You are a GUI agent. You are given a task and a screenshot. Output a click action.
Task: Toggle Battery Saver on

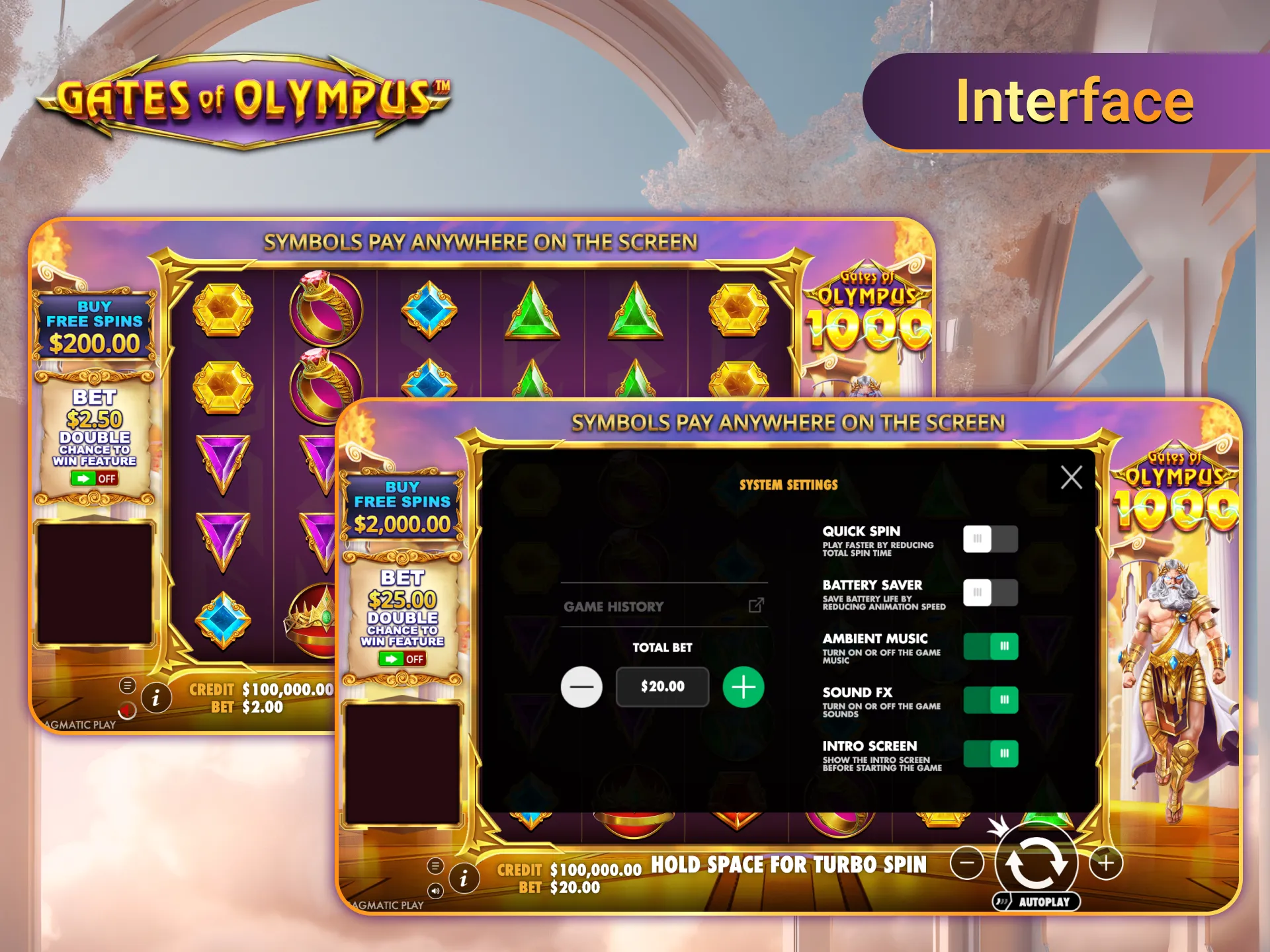coord(990,593)
